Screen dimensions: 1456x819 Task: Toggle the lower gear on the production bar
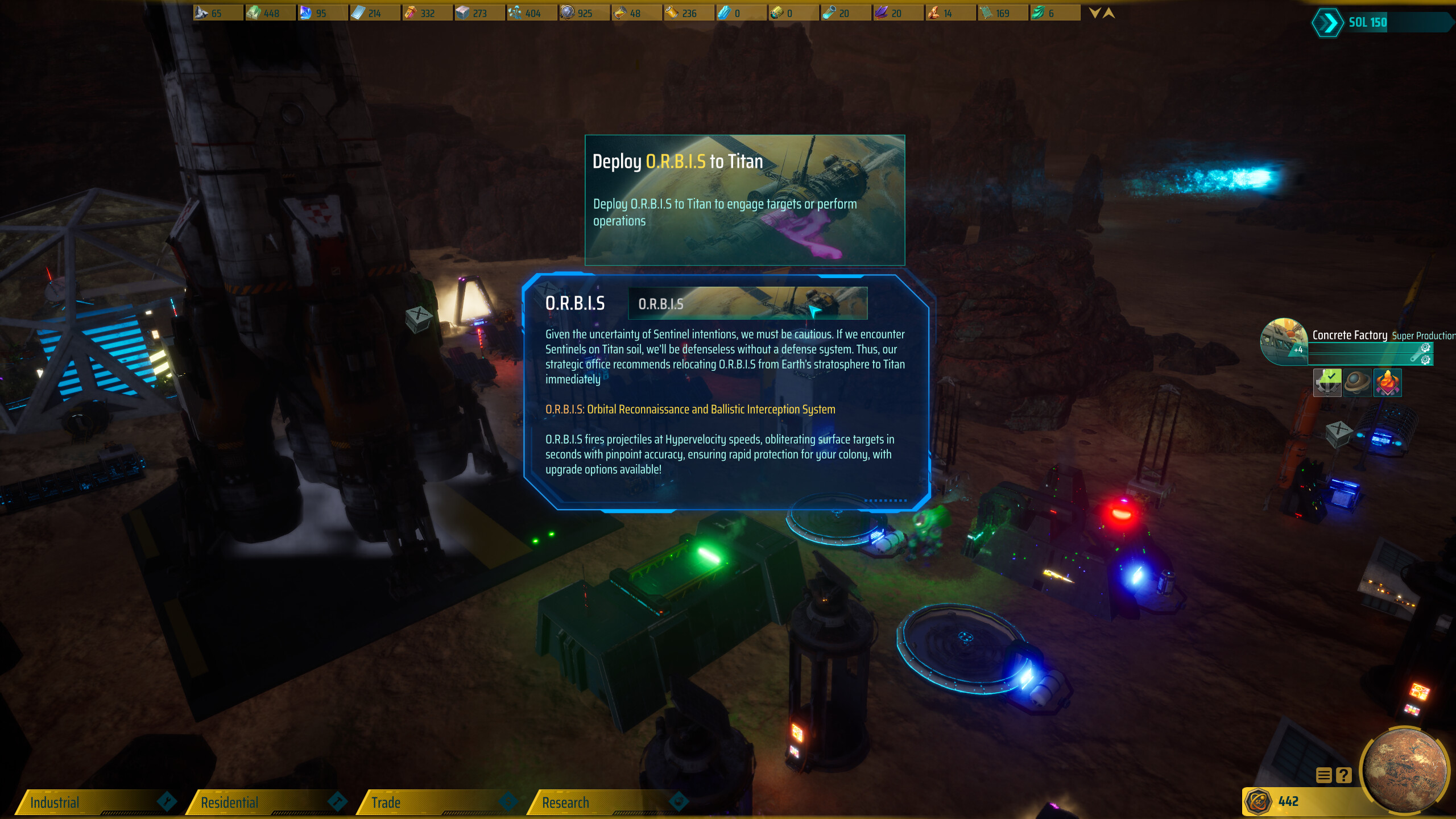pos(1425,359)
